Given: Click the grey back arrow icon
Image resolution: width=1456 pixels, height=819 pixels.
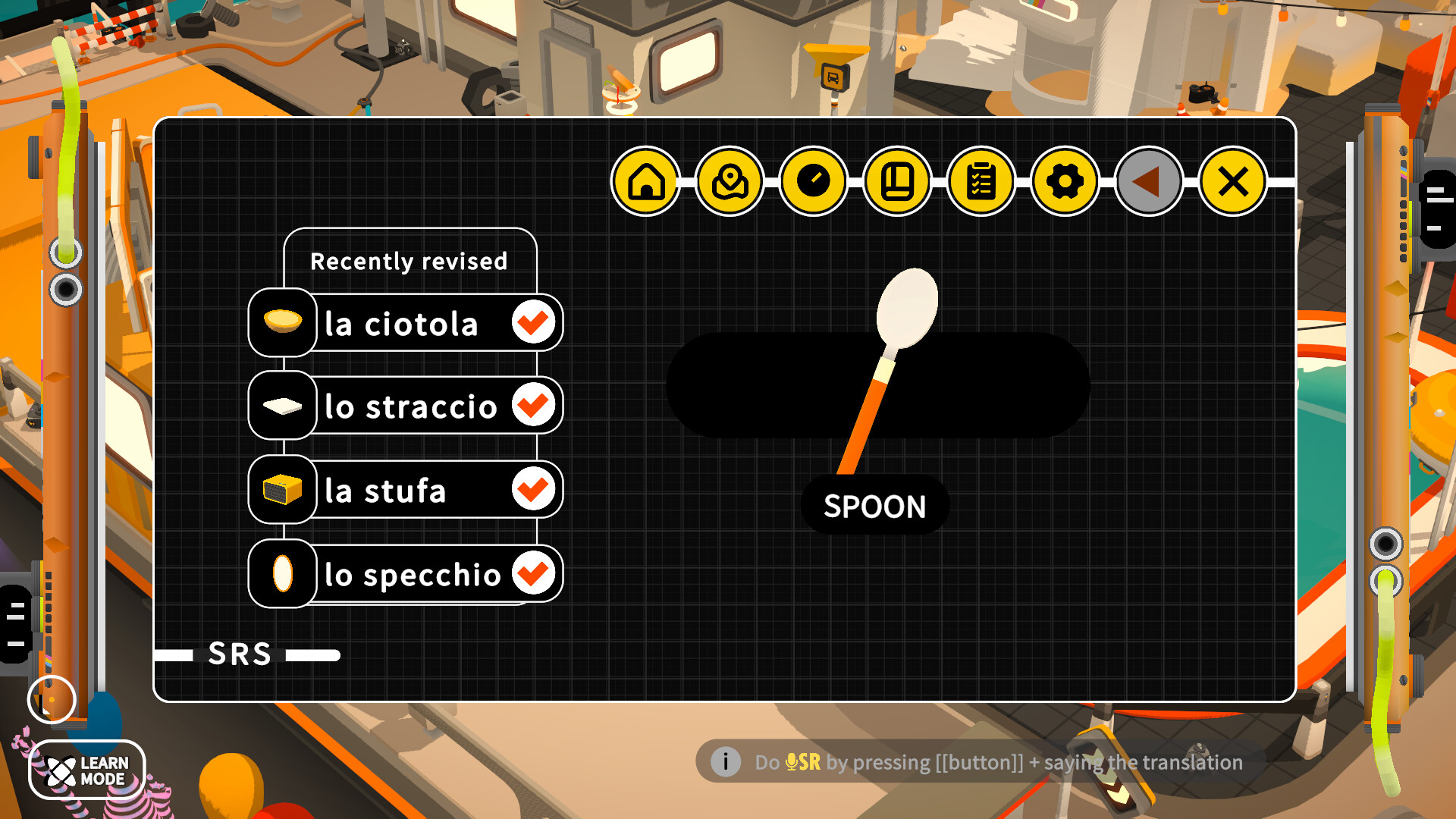Looking at the screenshot, I should click(x=1147, y=181).
